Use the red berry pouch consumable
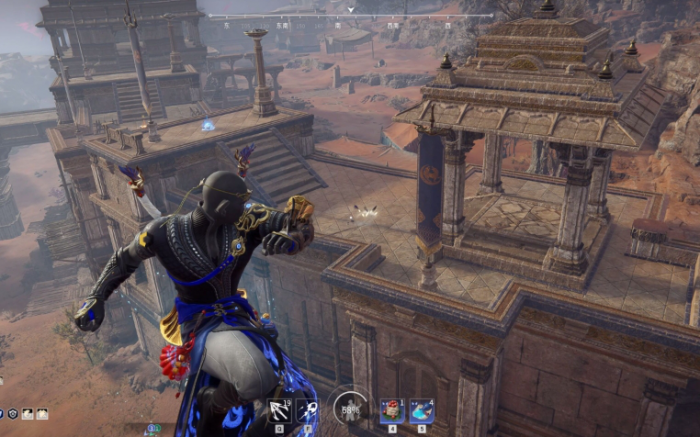 coord(391,411)
